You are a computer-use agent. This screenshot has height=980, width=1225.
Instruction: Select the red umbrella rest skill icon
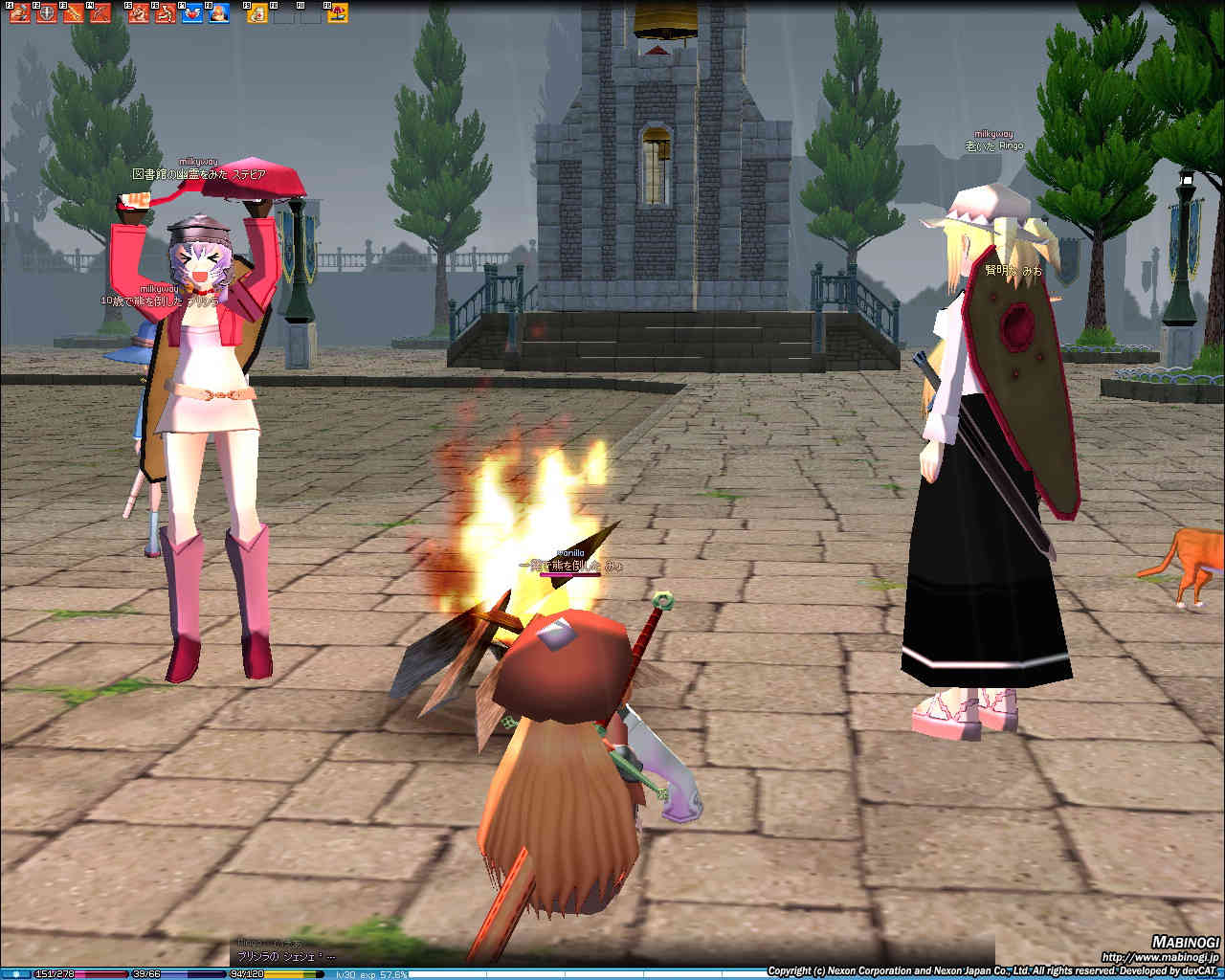tap(338, 13)
